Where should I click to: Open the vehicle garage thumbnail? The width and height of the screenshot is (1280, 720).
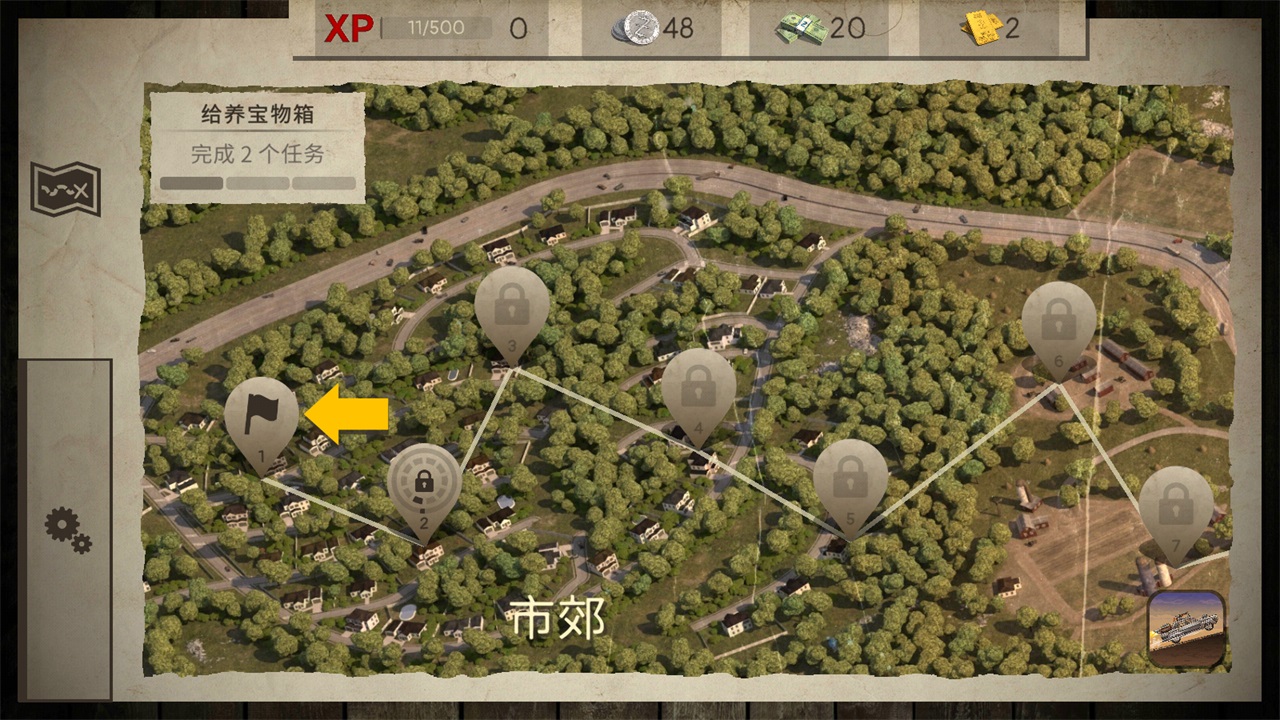[x=1187, y=628]
